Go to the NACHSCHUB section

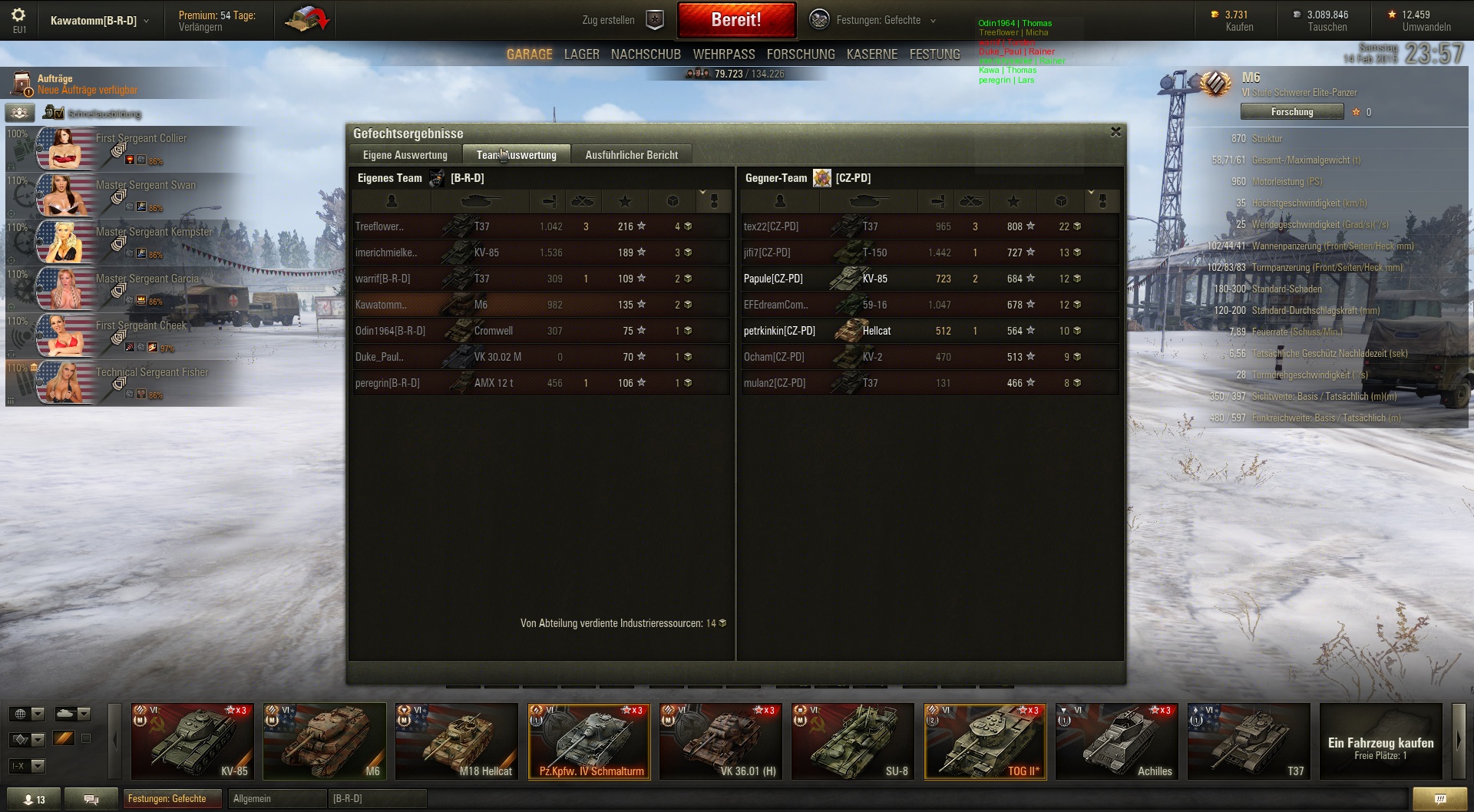coord(646,54)
